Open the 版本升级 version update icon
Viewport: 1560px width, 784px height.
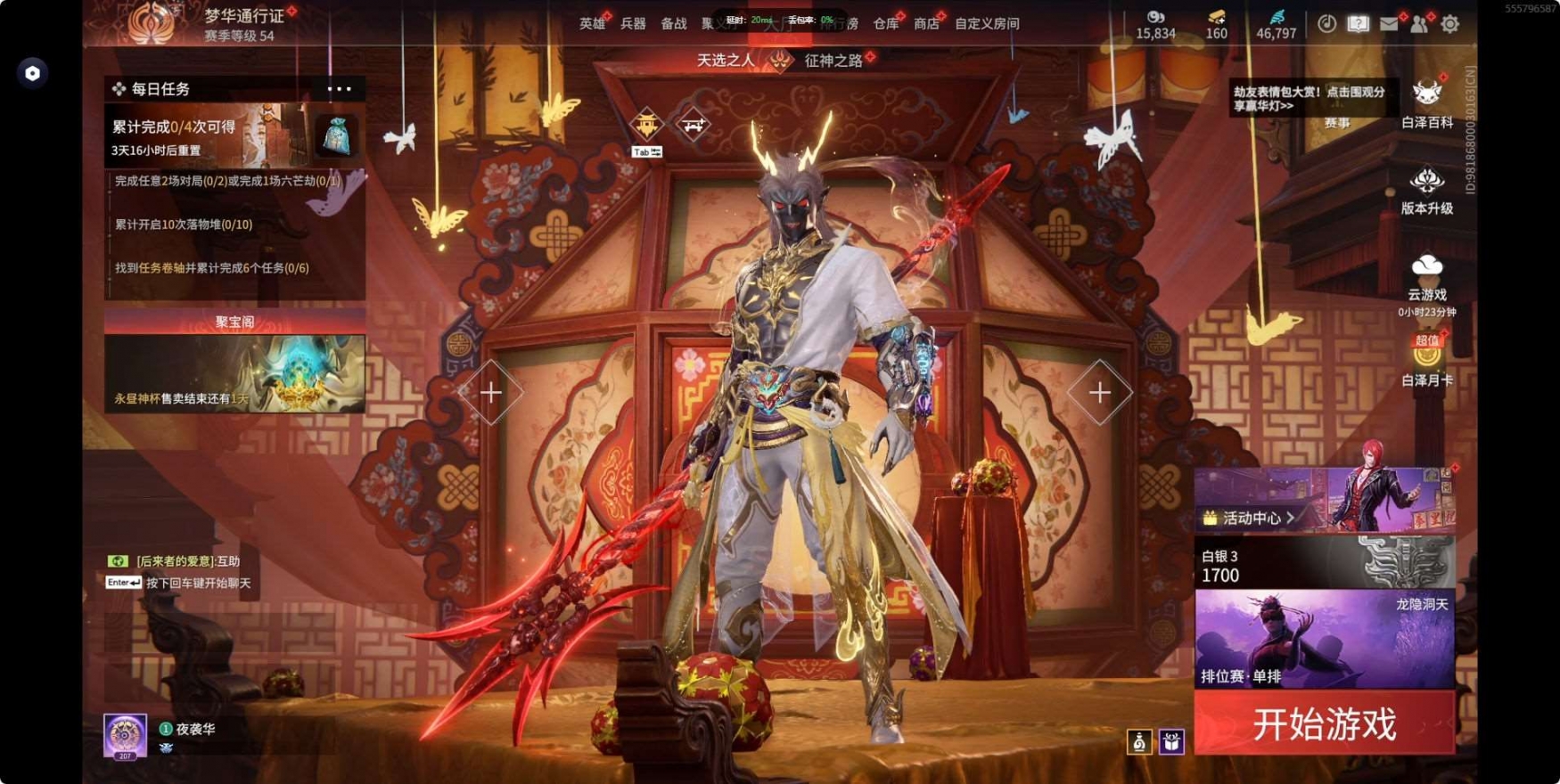(1426, 191)
